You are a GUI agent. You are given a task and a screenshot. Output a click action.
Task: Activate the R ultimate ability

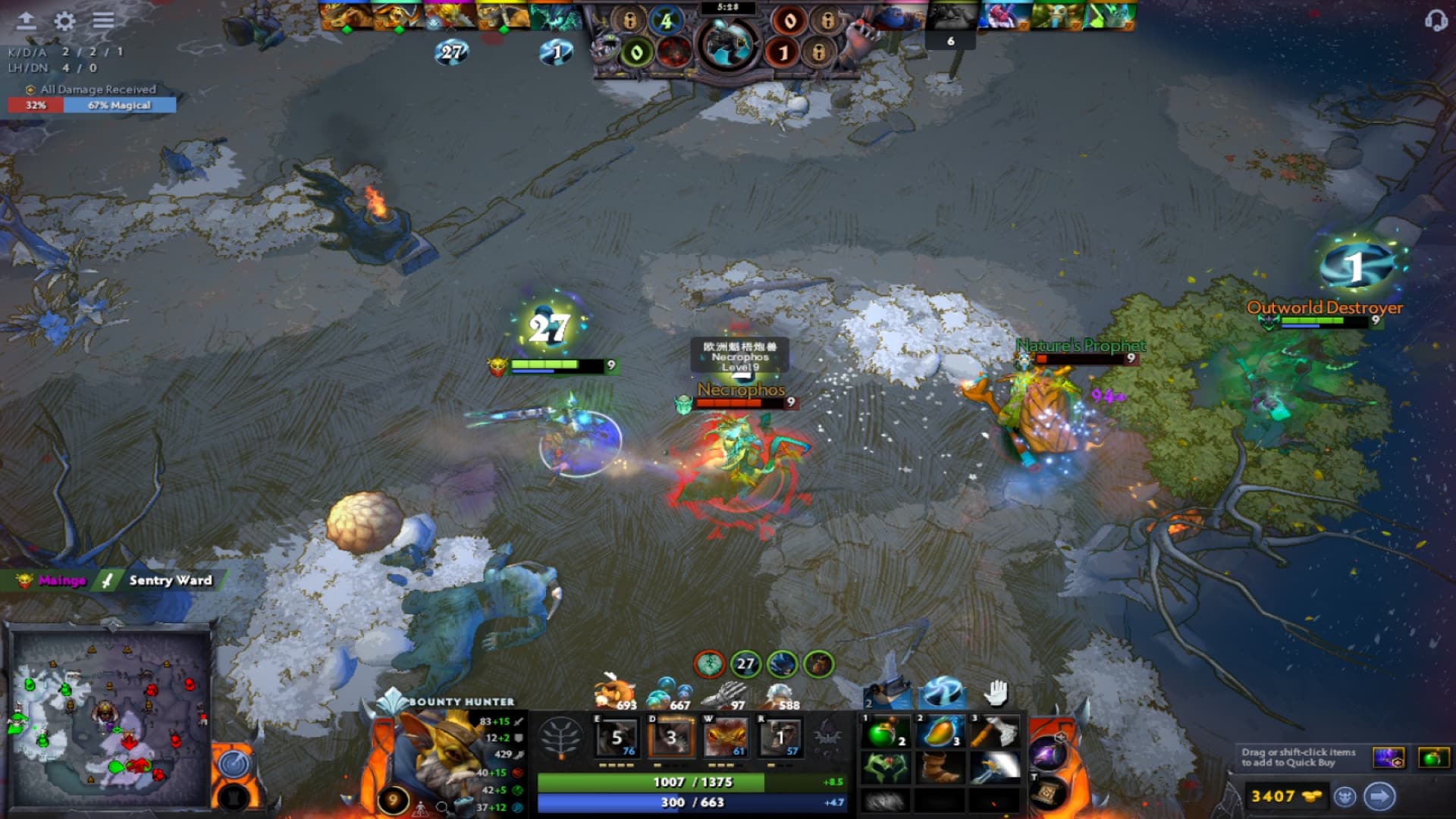click(781, 737)
